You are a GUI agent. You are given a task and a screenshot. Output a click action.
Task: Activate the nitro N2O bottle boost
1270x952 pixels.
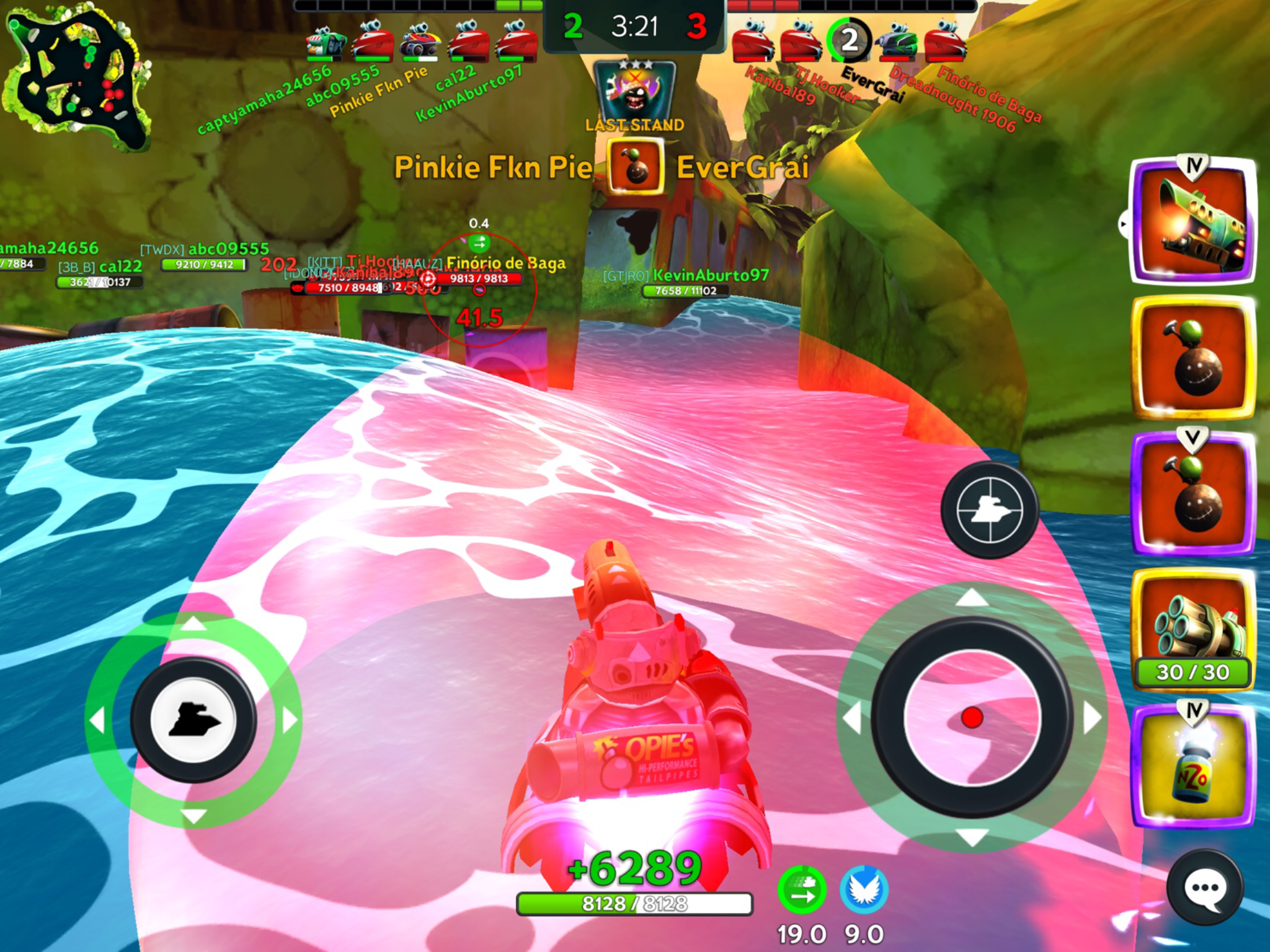[1193, 767]
